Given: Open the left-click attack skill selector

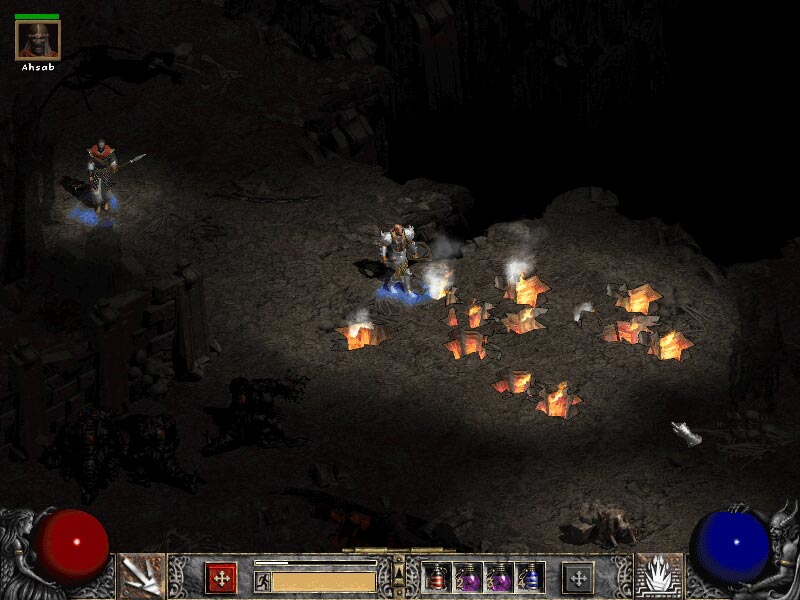Looking at the screenshot, I should click(141, 577).
